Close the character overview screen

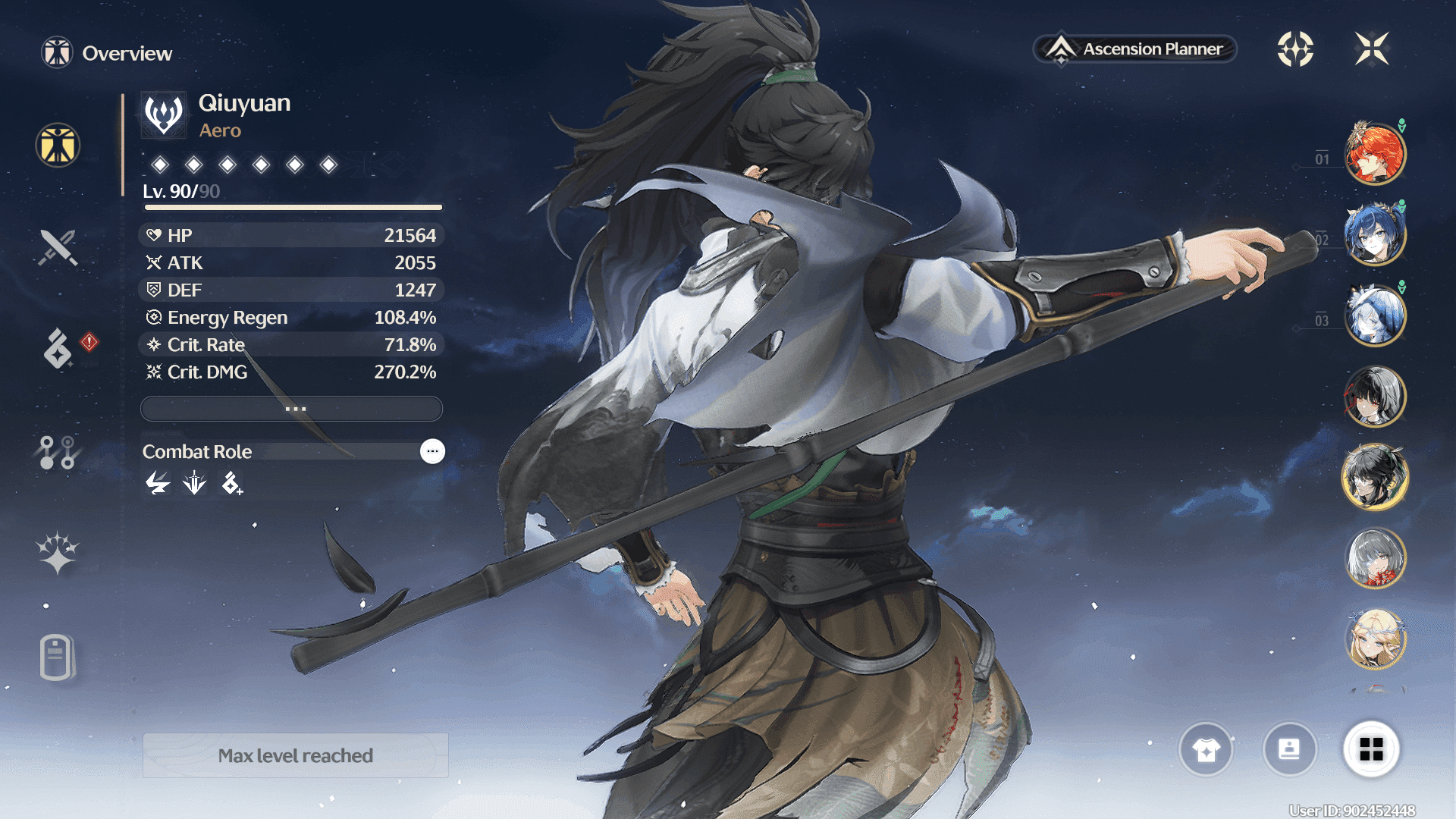(1372, 49)
